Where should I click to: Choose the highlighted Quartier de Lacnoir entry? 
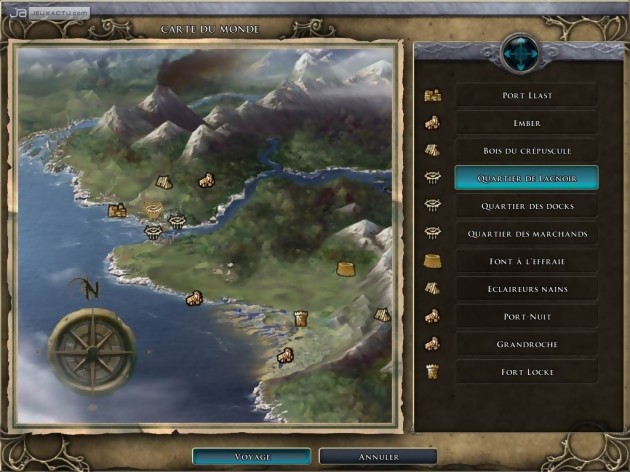click(x=526, y=178)
